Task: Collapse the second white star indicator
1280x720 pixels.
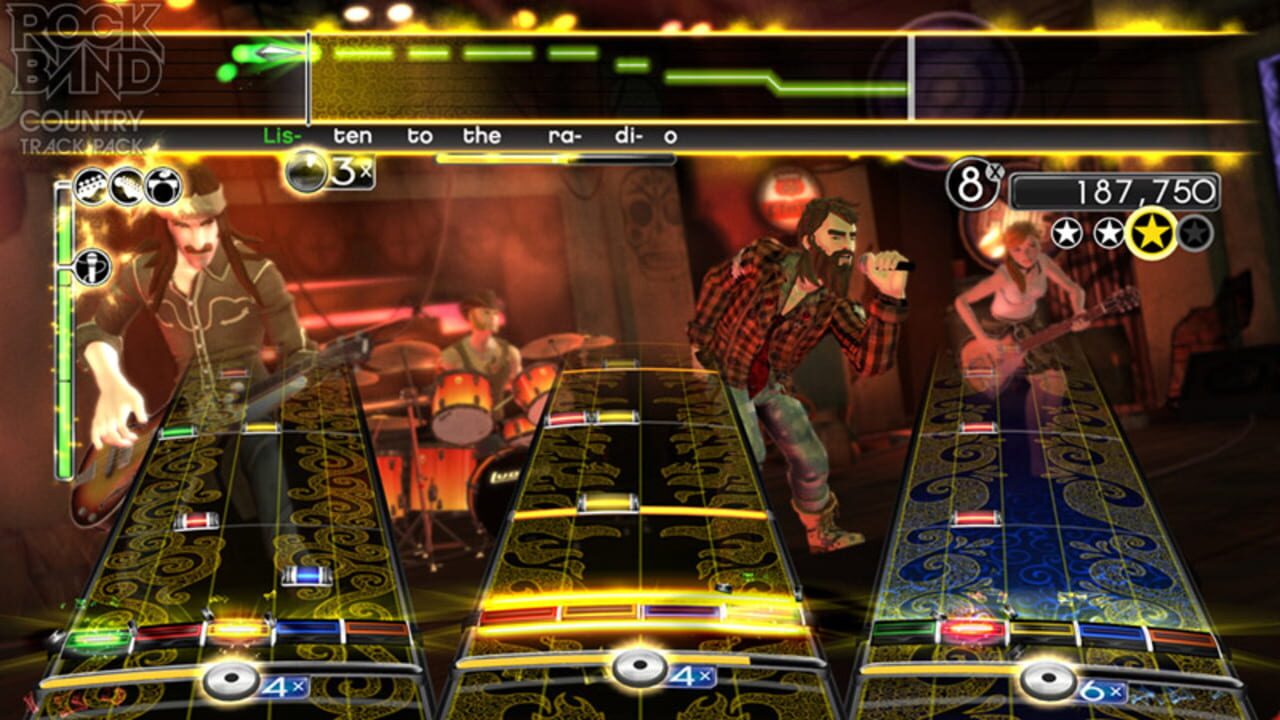Action: (x=1107, y=231)
